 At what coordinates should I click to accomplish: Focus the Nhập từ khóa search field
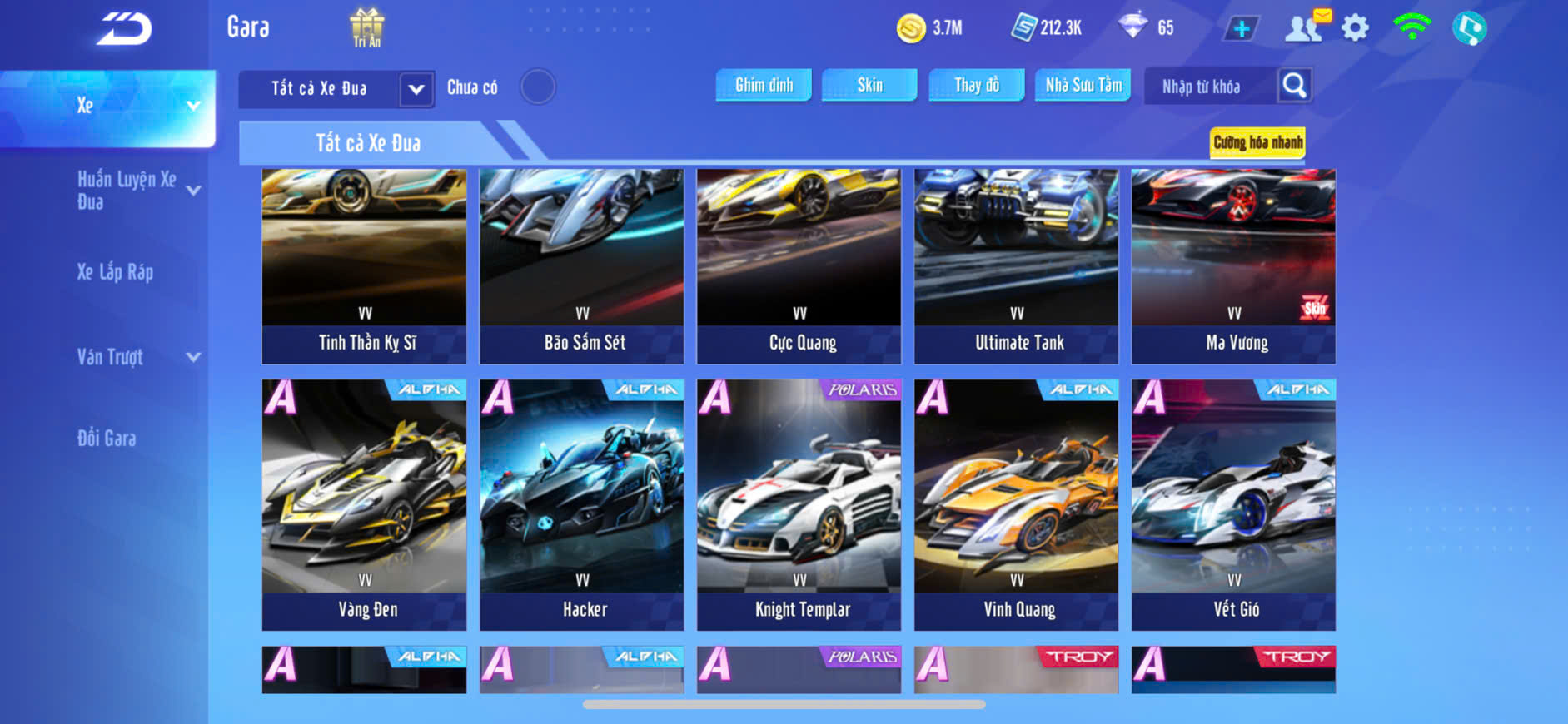[x=1207, y=87]
